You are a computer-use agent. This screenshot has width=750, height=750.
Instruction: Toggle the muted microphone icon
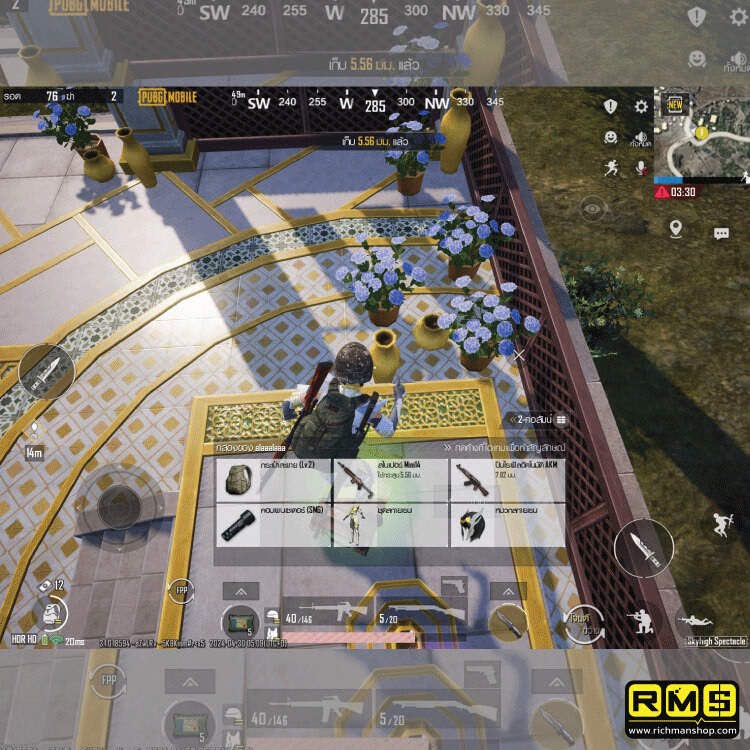(641, 168)
